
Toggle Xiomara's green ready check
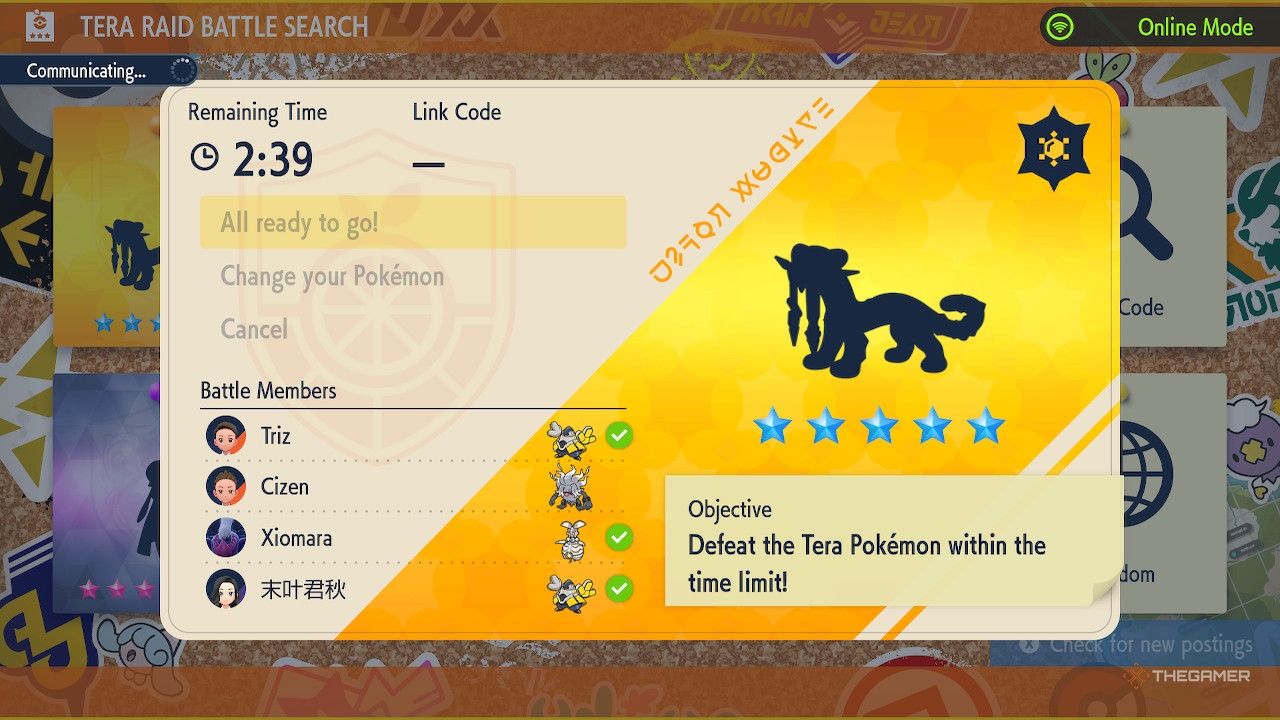point(620,538)
